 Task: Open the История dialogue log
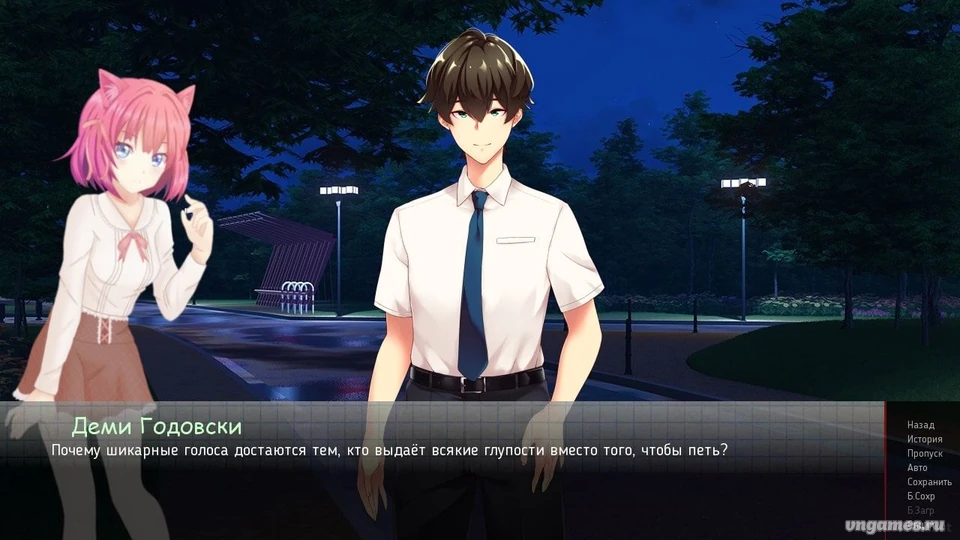[x=924, y=439]
